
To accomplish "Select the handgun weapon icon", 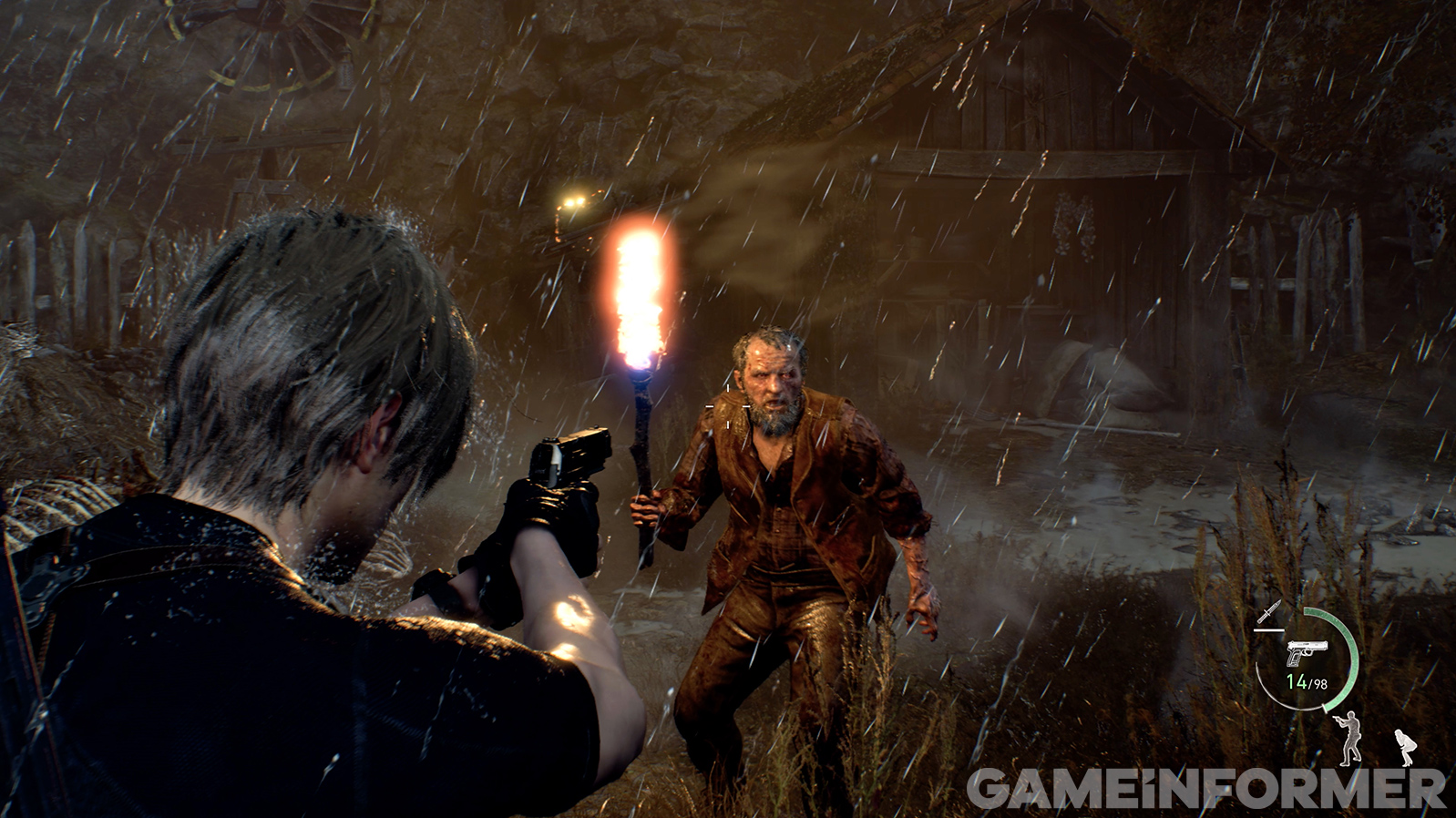I will [x=1307, y=653].
